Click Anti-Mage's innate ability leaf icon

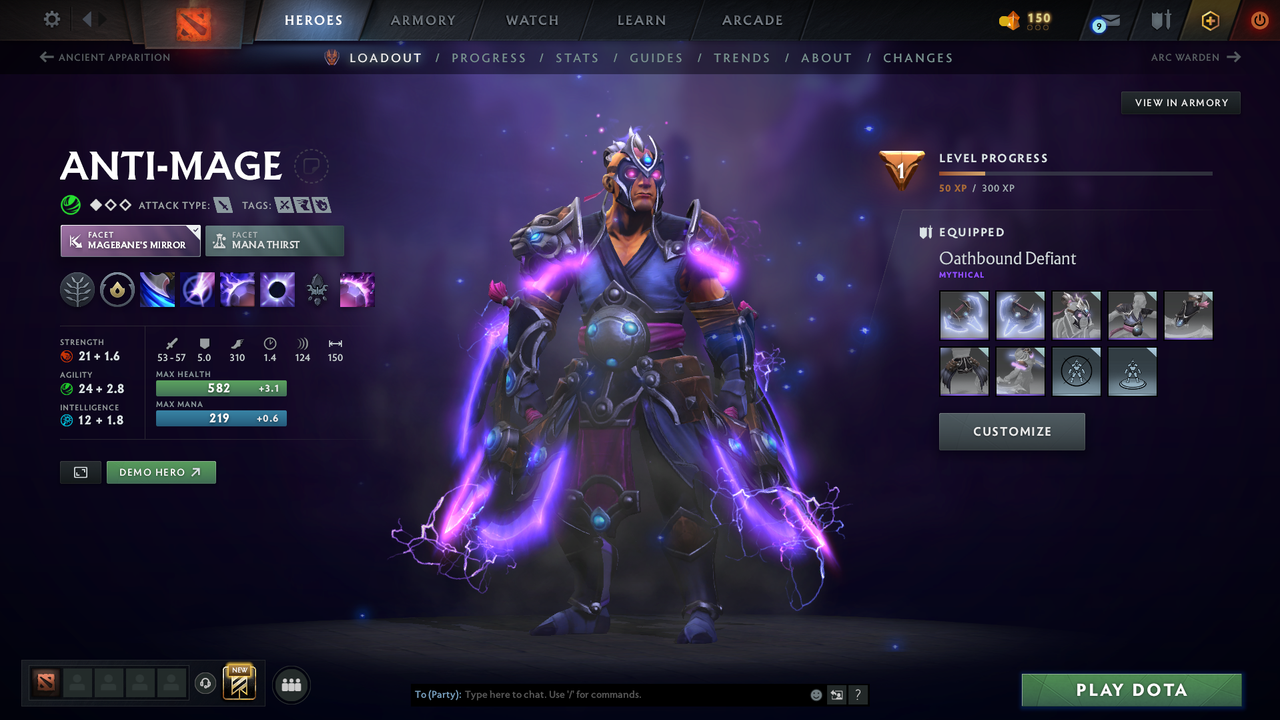click(77, 290)
